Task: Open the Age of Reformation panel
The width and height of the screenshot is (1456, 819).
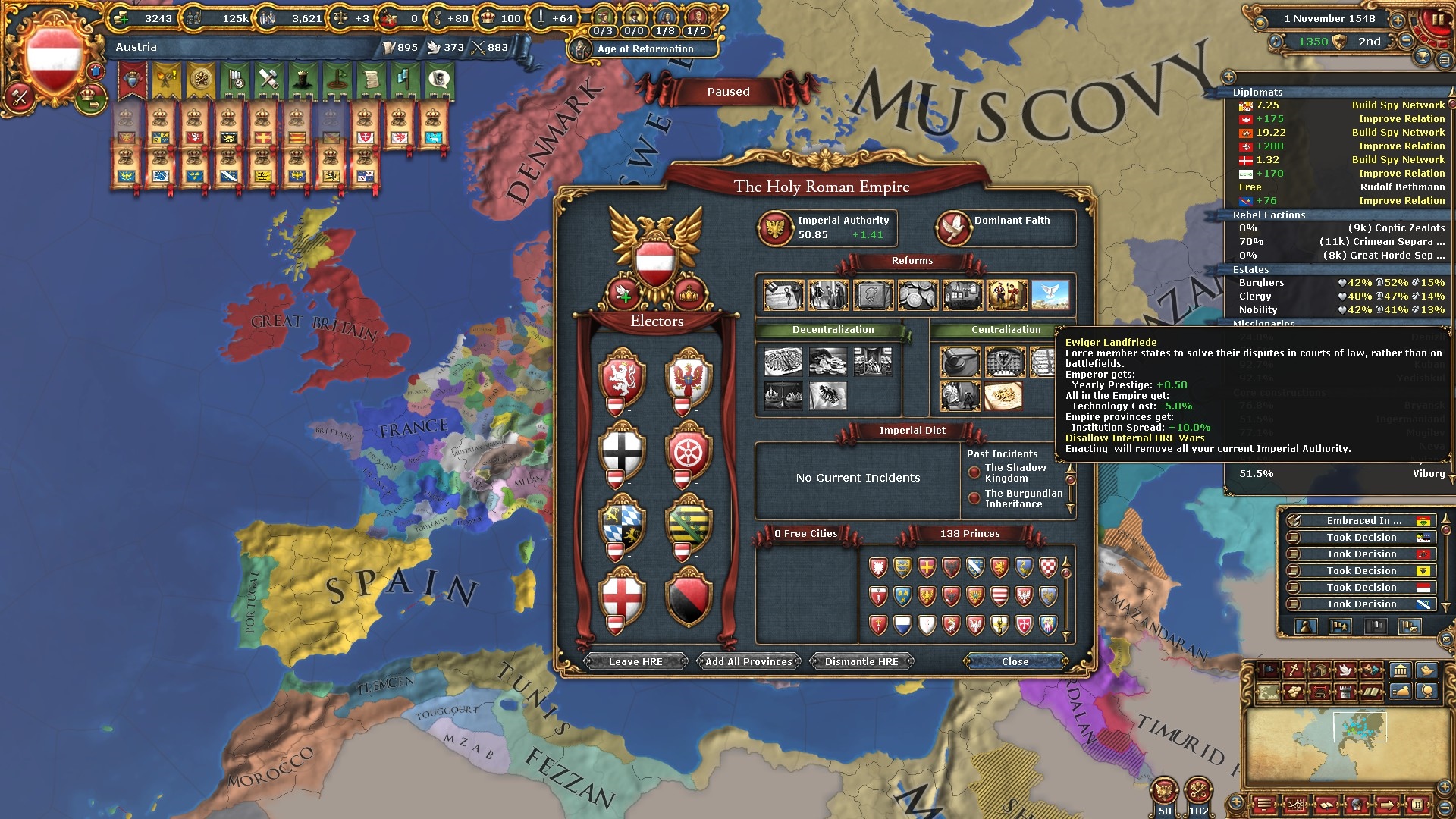Action: tap(645, 49)
